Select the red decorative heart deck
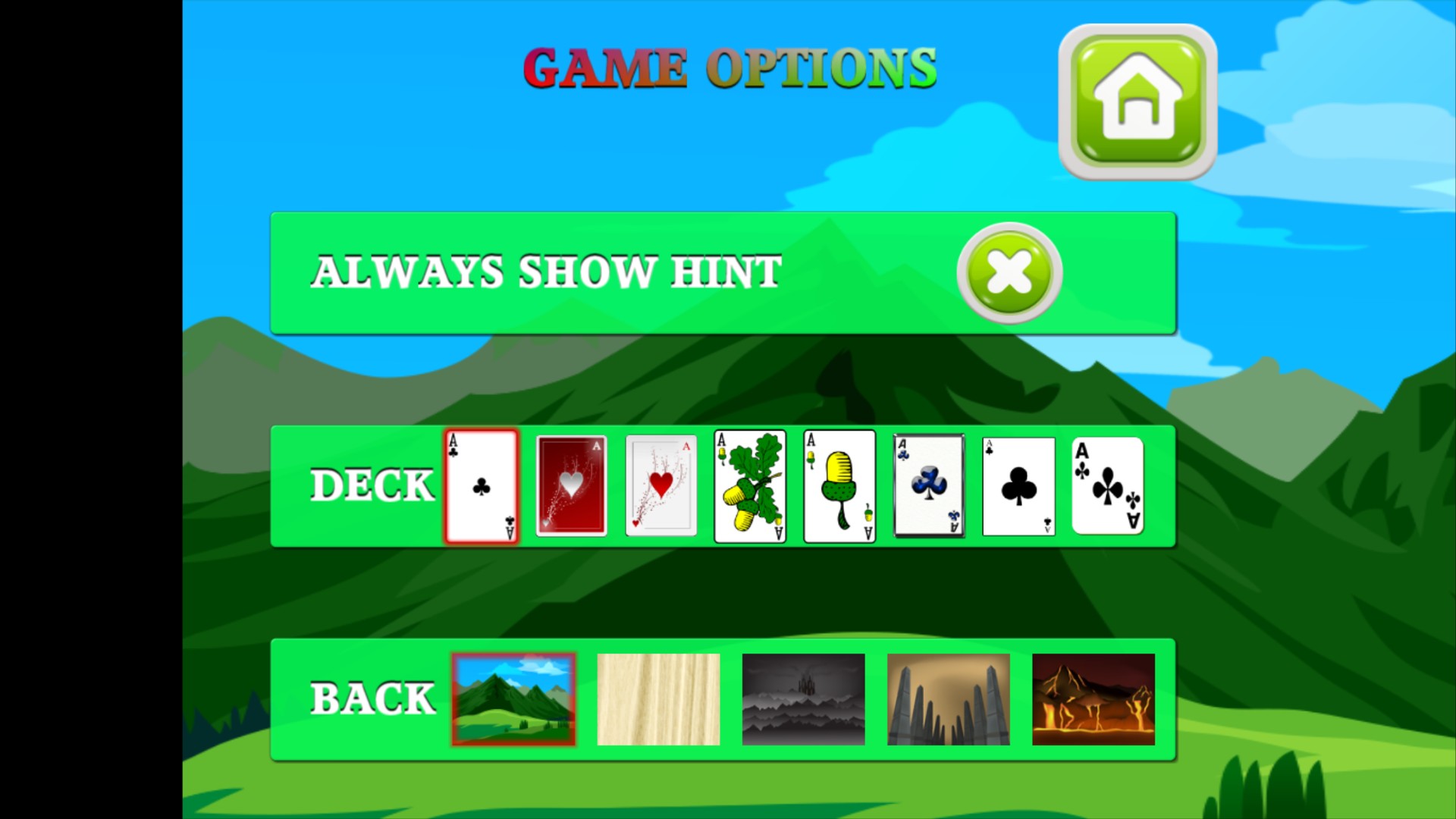The image size is (1456, 819). [x=571, y=486]
